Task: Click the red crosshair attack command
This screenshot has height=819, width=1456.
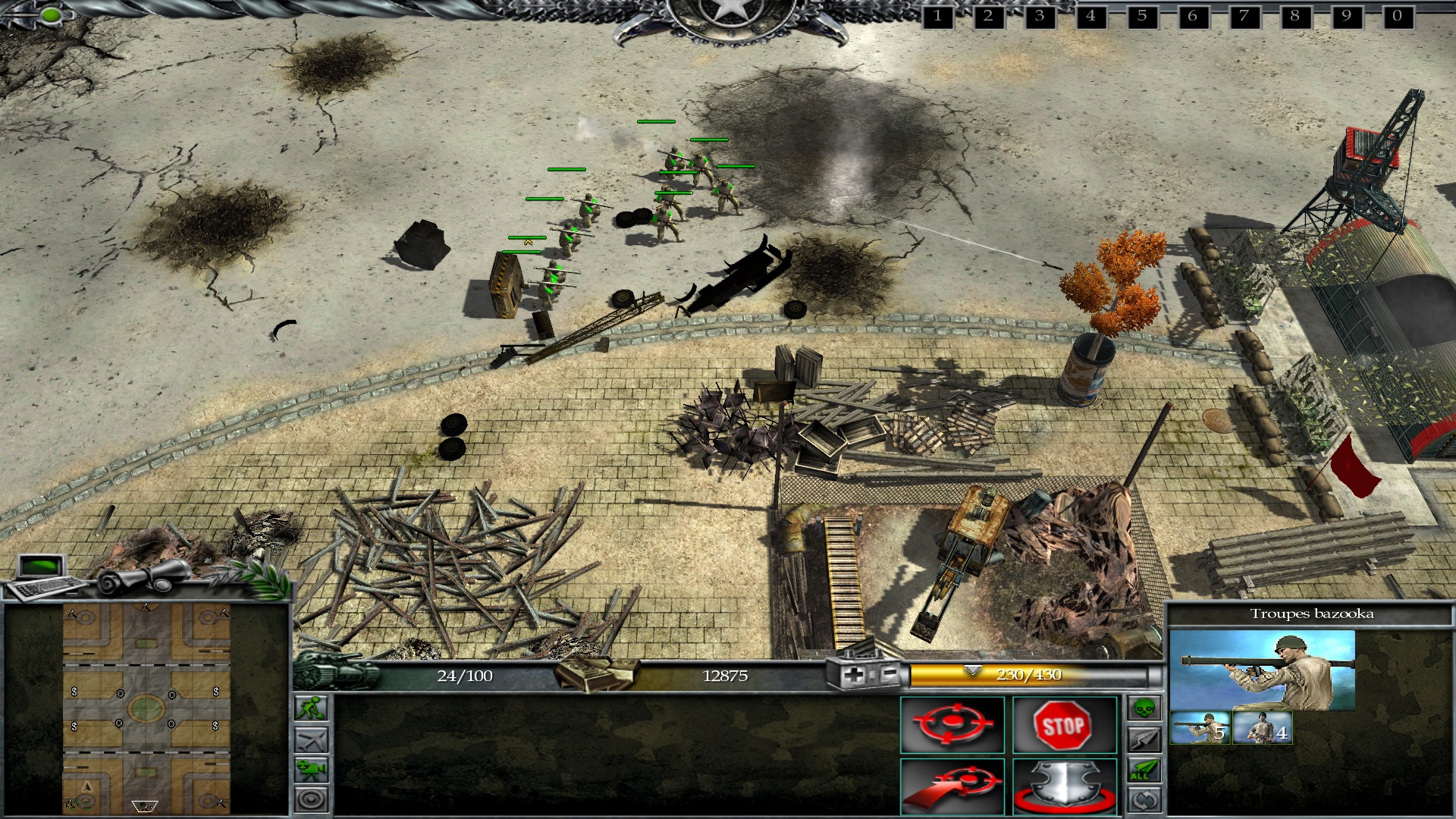Action: tap(952, 725)
